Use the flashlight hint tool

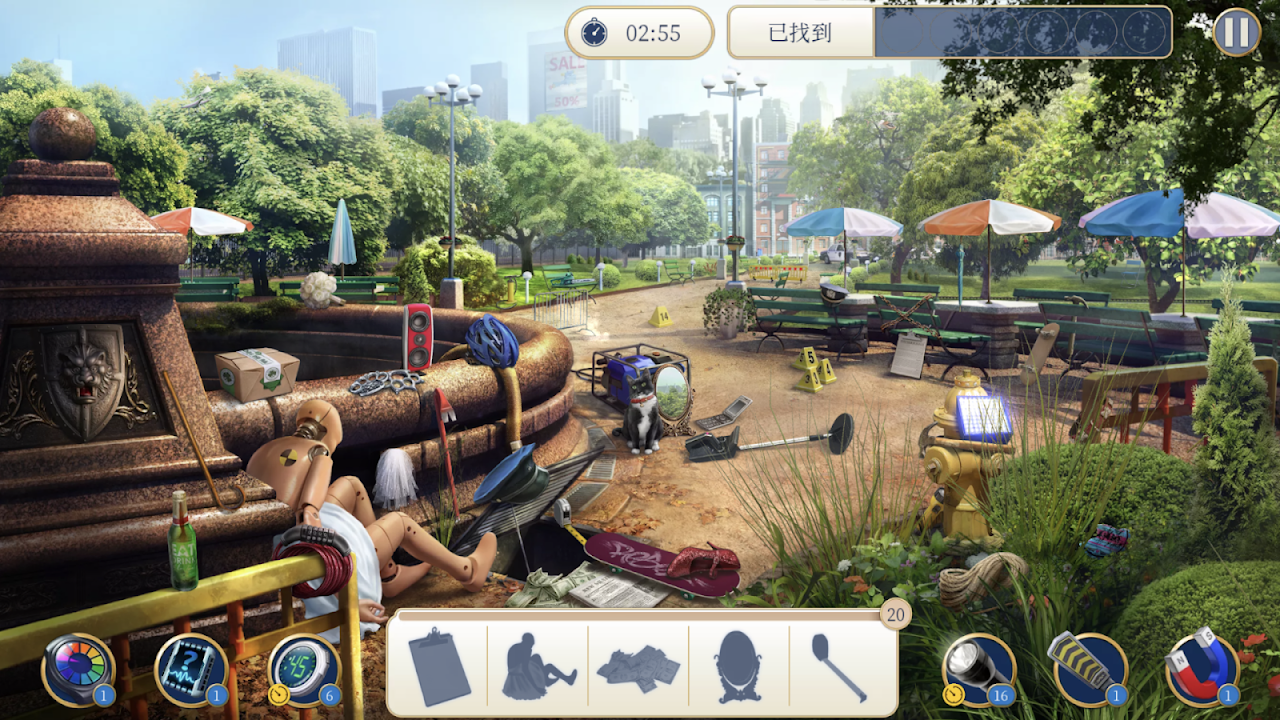click(978, 668)
